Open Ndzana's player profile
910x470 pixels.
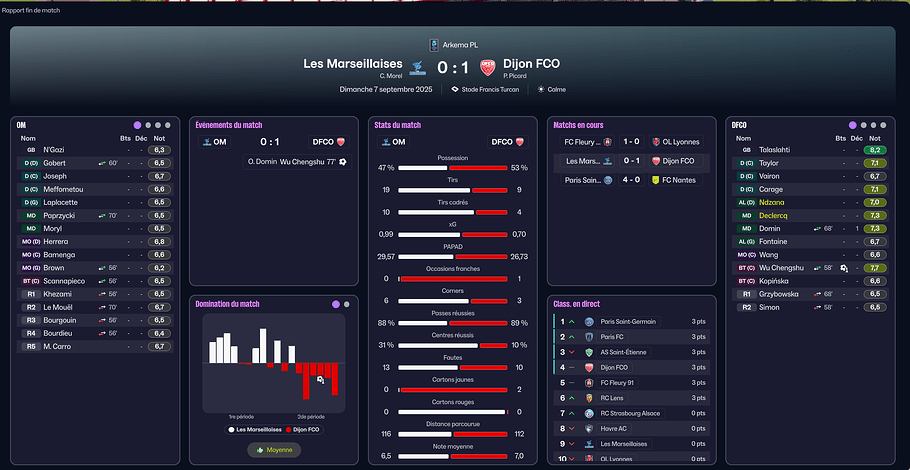pyautogui.click(x=771, y=202)
